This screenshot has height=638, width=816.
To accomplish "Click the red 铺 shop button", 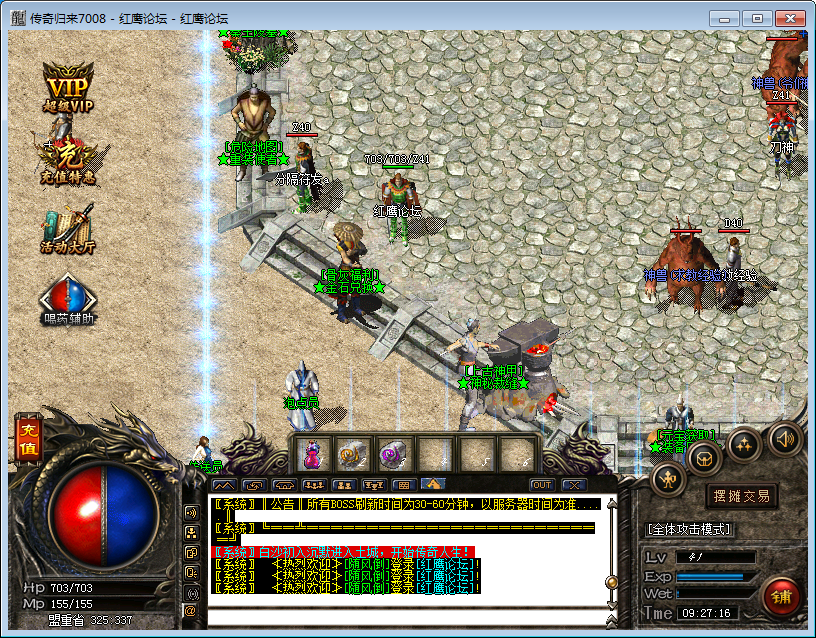I will click(x=782, y=596).
